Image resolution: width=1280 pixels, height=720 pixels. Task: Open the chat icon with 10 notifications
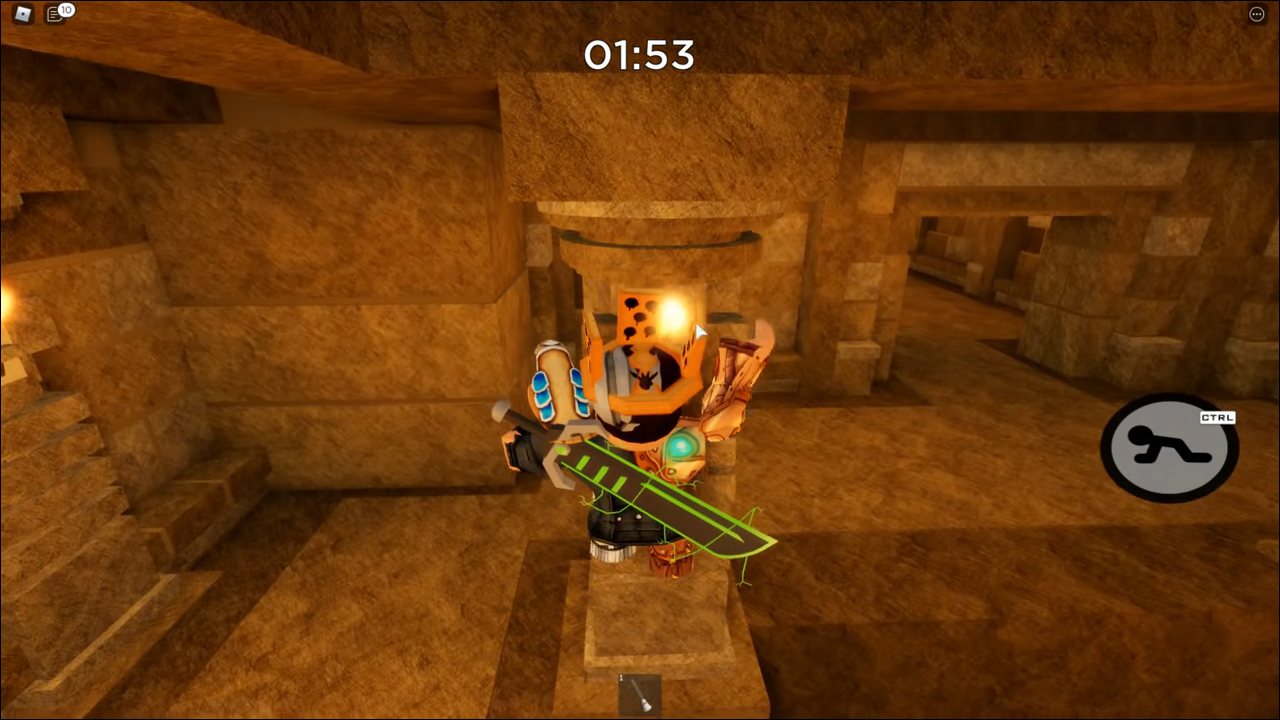pyautogui.click(x=56, y=14)
